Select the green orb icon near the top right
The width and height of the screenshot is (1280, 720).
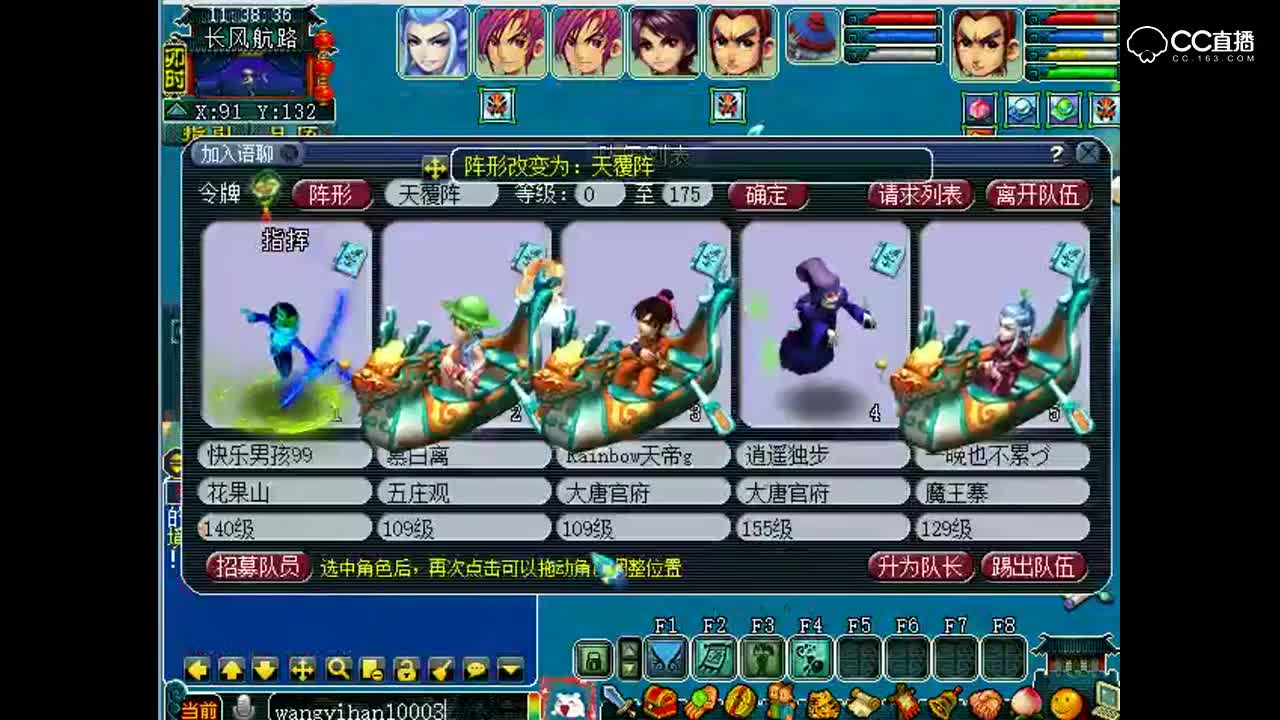1064,109
